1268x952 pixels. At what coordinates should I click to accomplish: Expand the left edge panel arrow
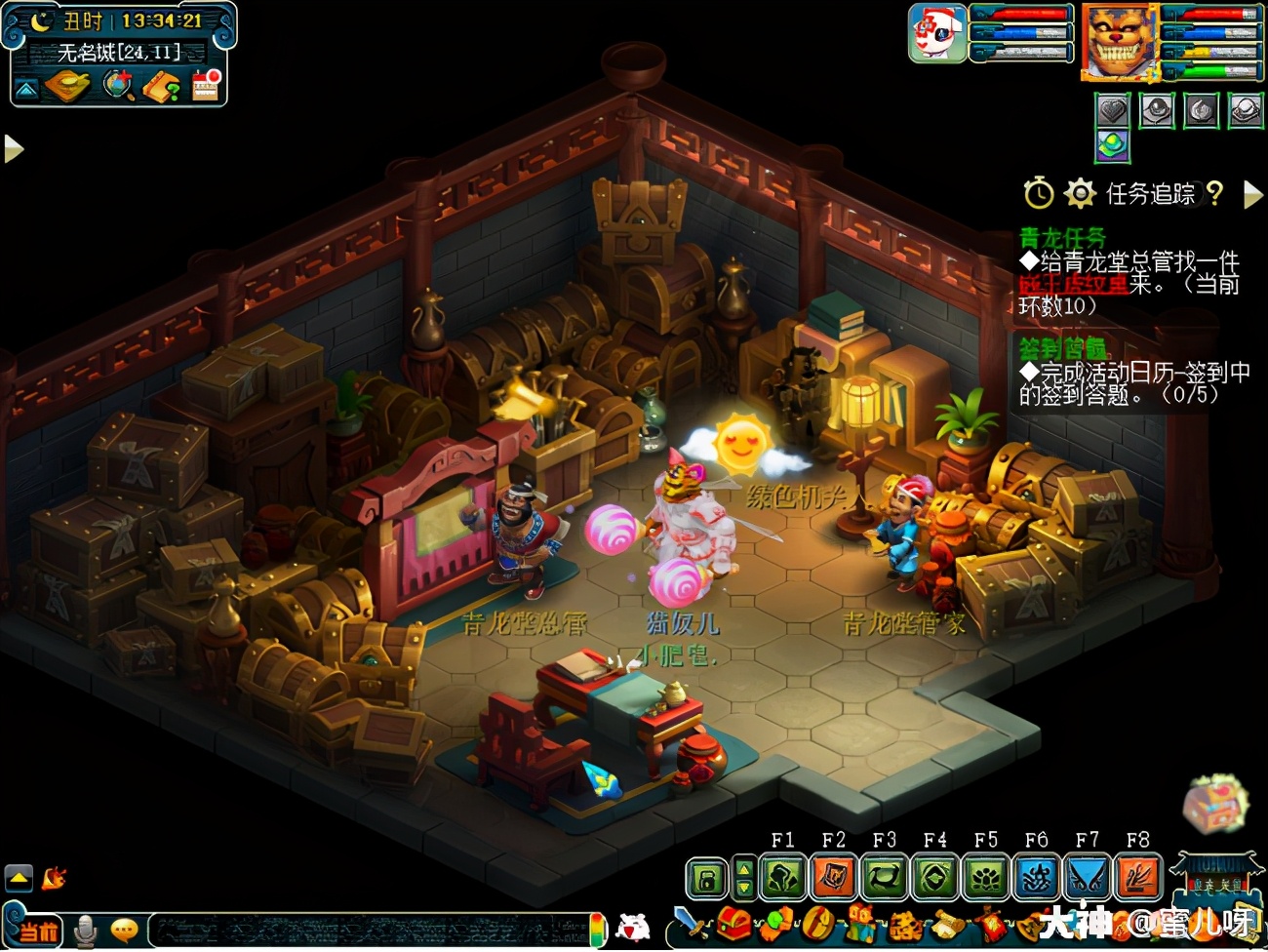point(13,148)
